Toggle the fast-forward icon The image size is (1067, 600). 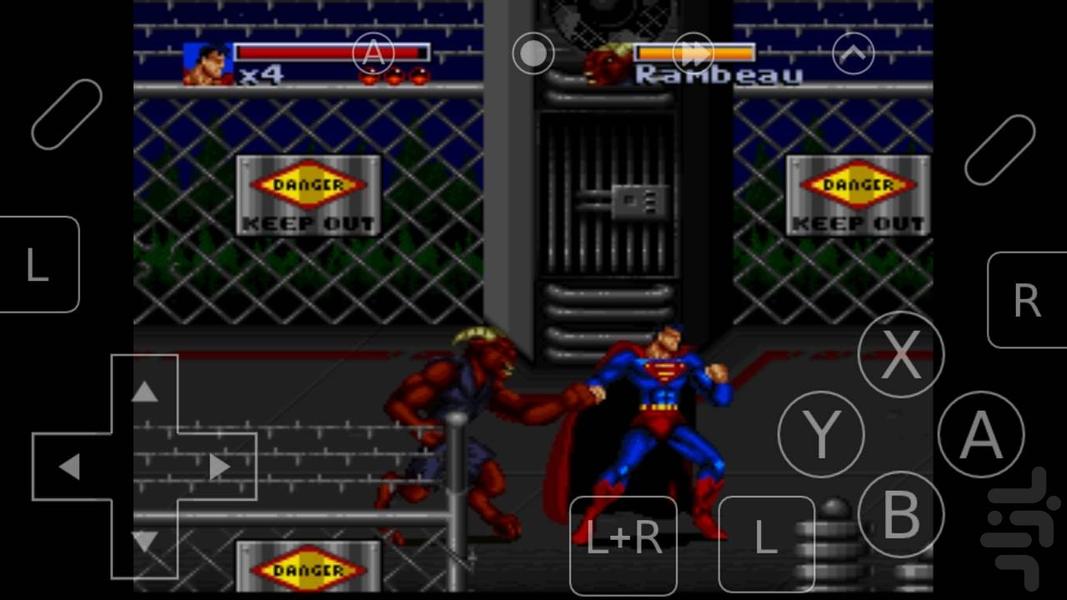[693, 53]
